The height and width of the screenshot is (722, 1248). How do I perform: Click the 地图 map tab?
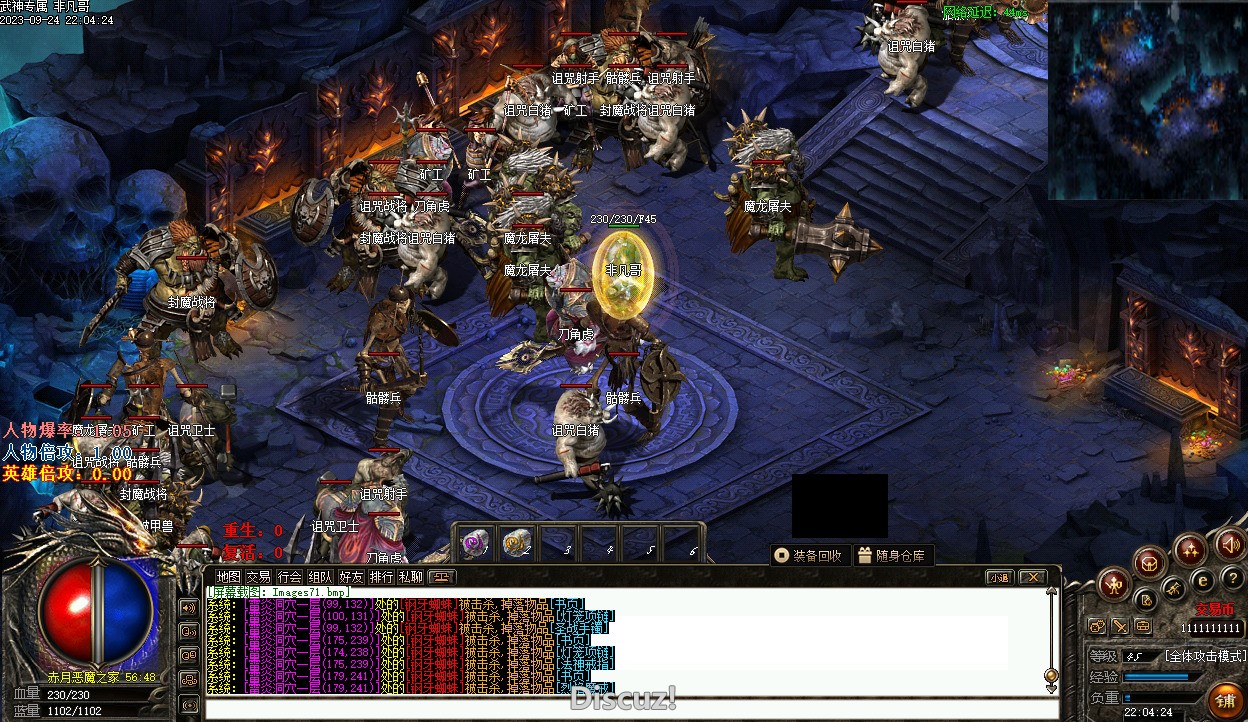[228, 577]
